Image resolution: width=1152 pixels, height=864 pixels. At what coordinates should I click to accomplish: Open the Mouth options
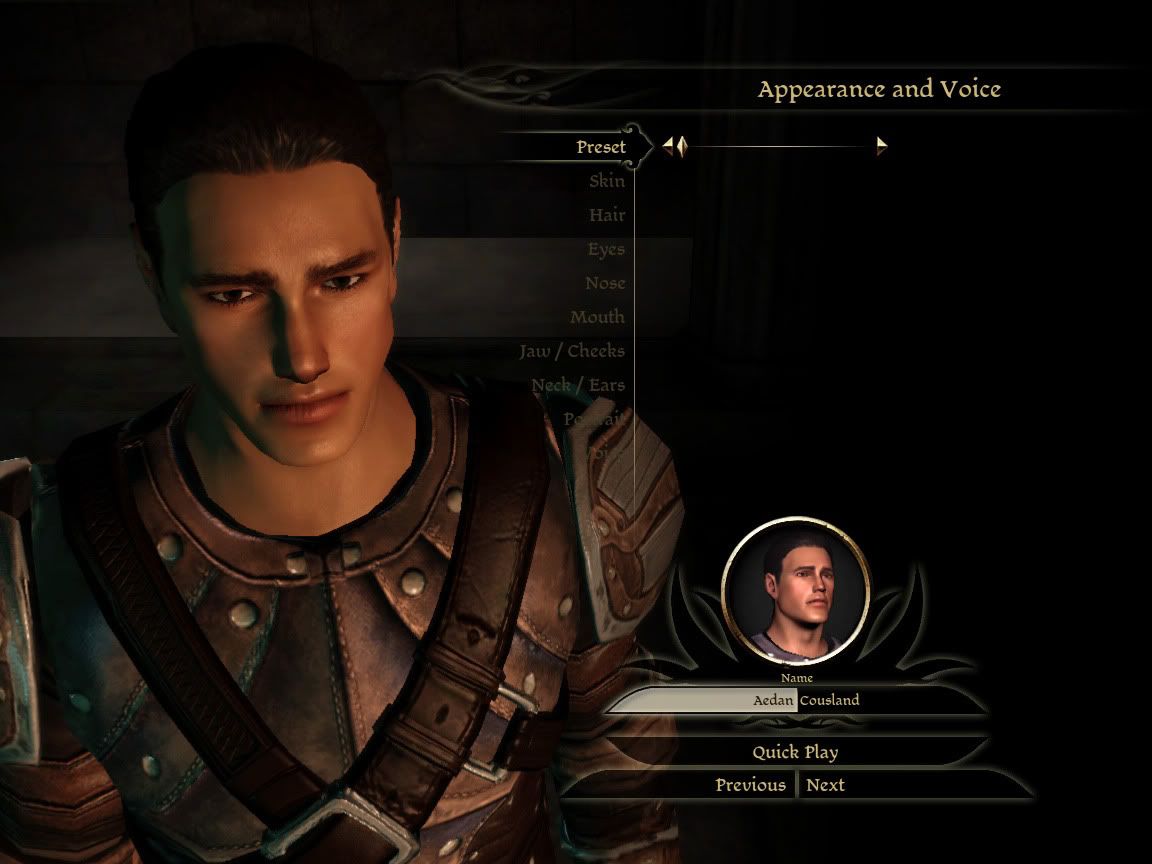(x=597, y=317)
